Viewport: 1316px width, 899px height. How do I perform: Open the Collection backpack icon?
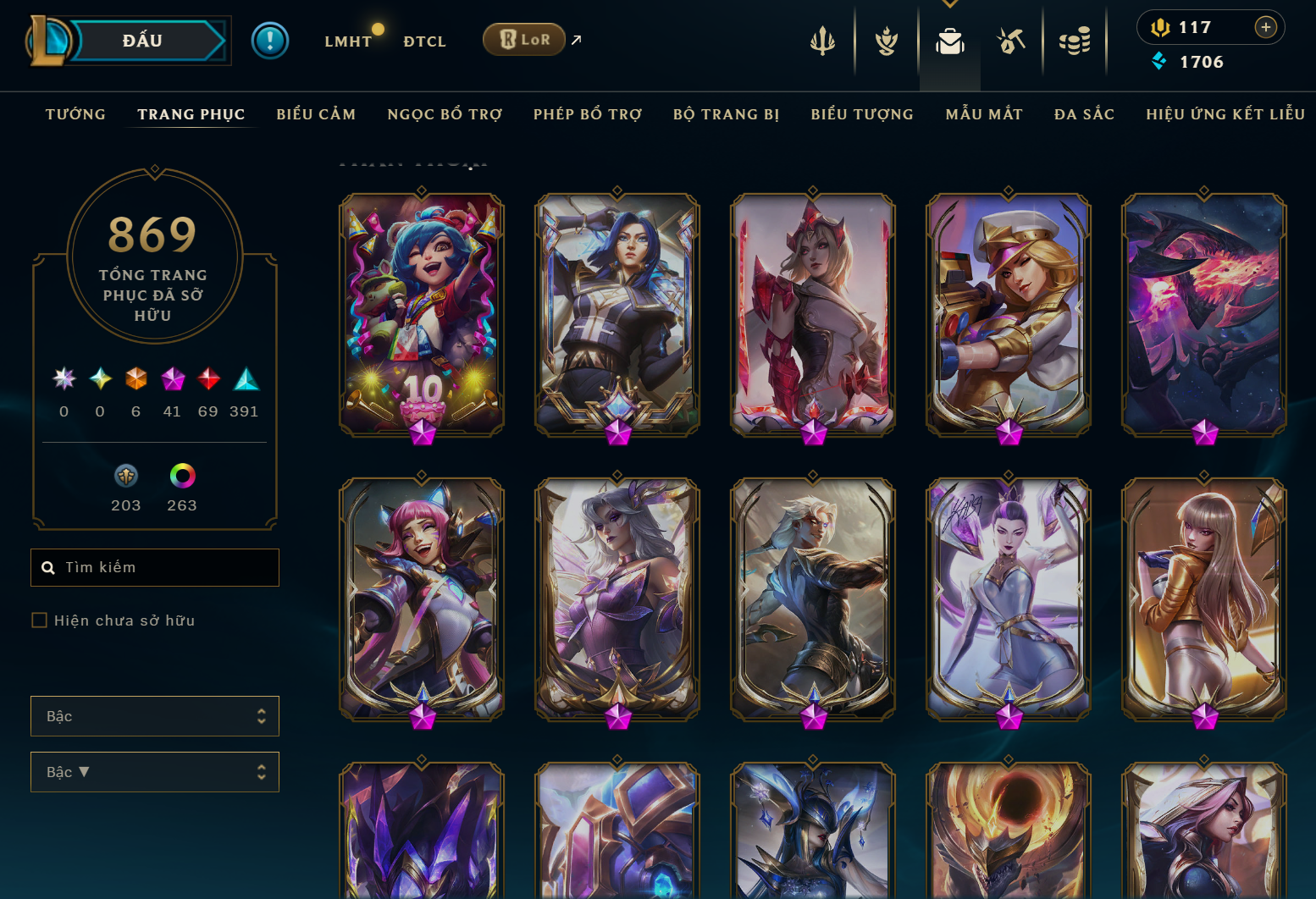[949, 40]
